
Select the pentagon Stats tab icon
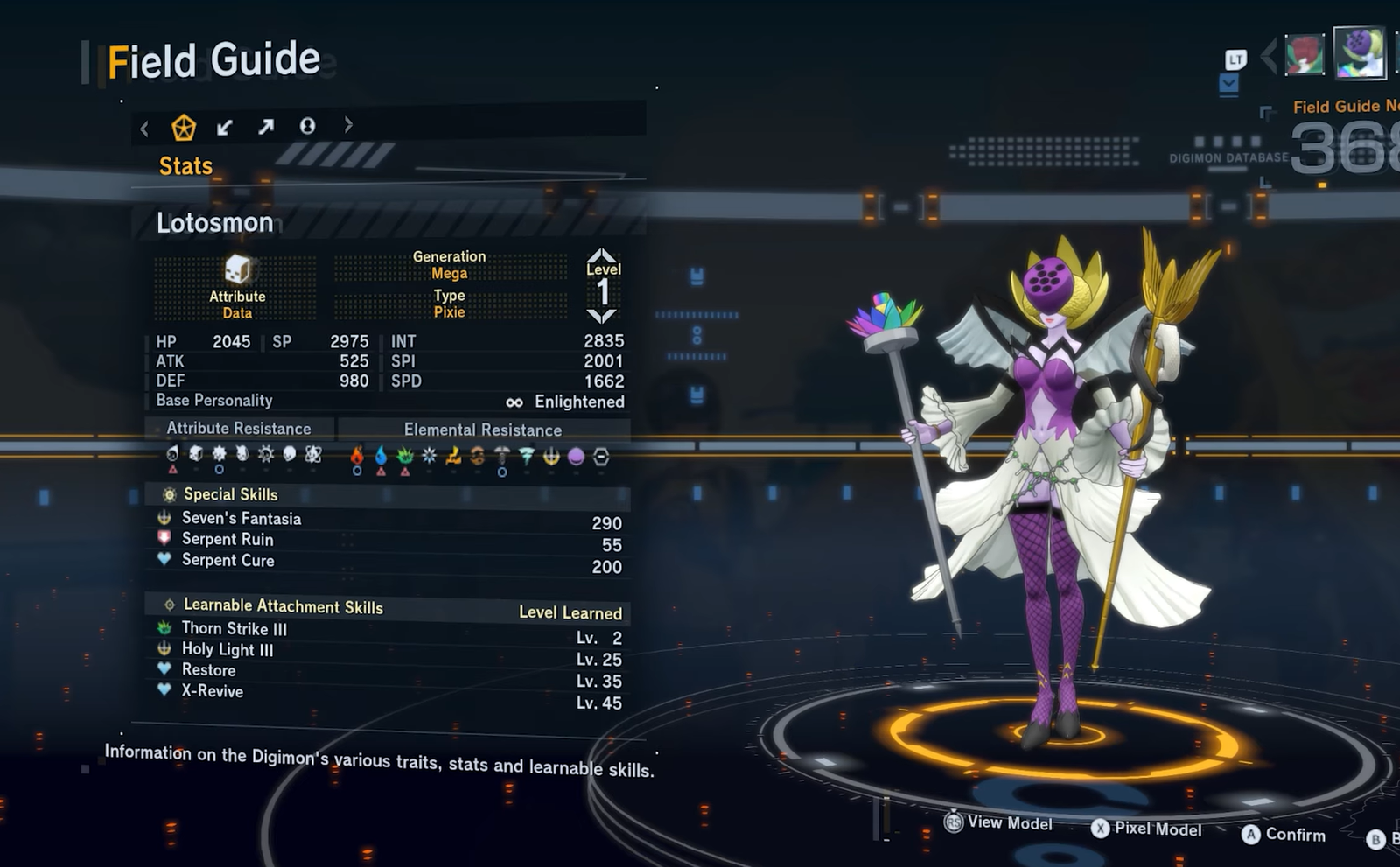184,128
